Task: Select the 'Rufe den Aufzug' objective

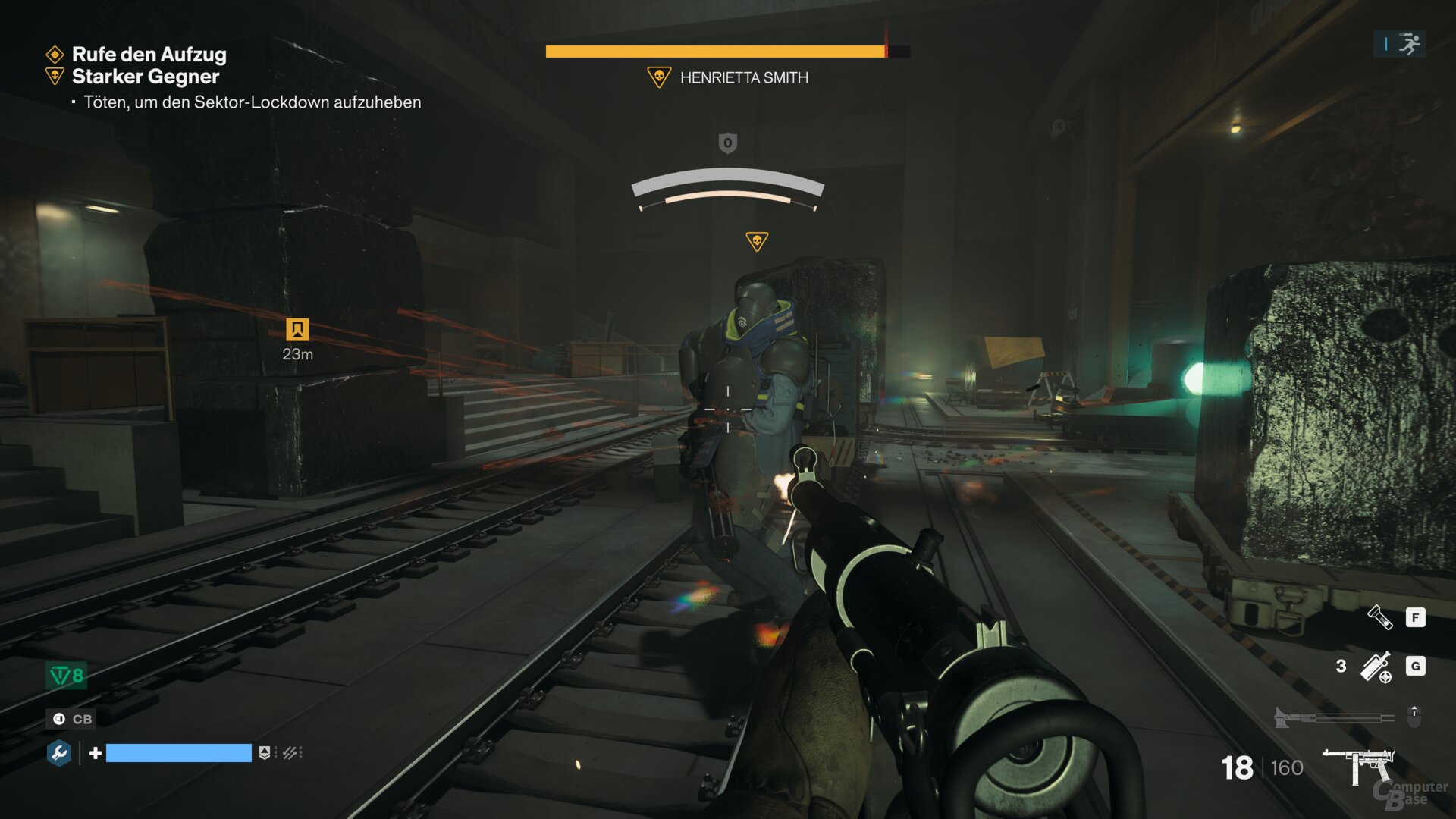Action: [149, 55]
